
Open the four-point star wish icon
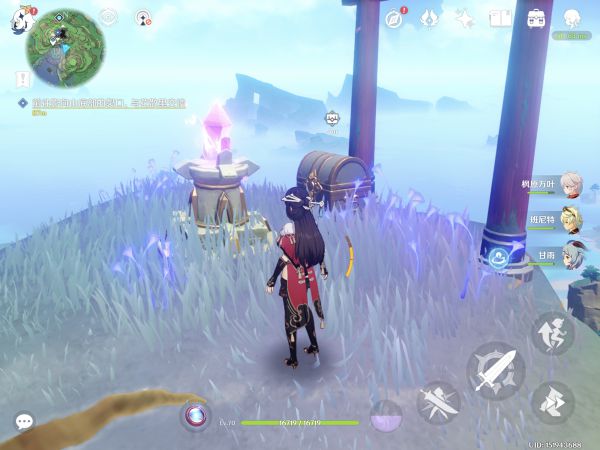pos(464,19)
